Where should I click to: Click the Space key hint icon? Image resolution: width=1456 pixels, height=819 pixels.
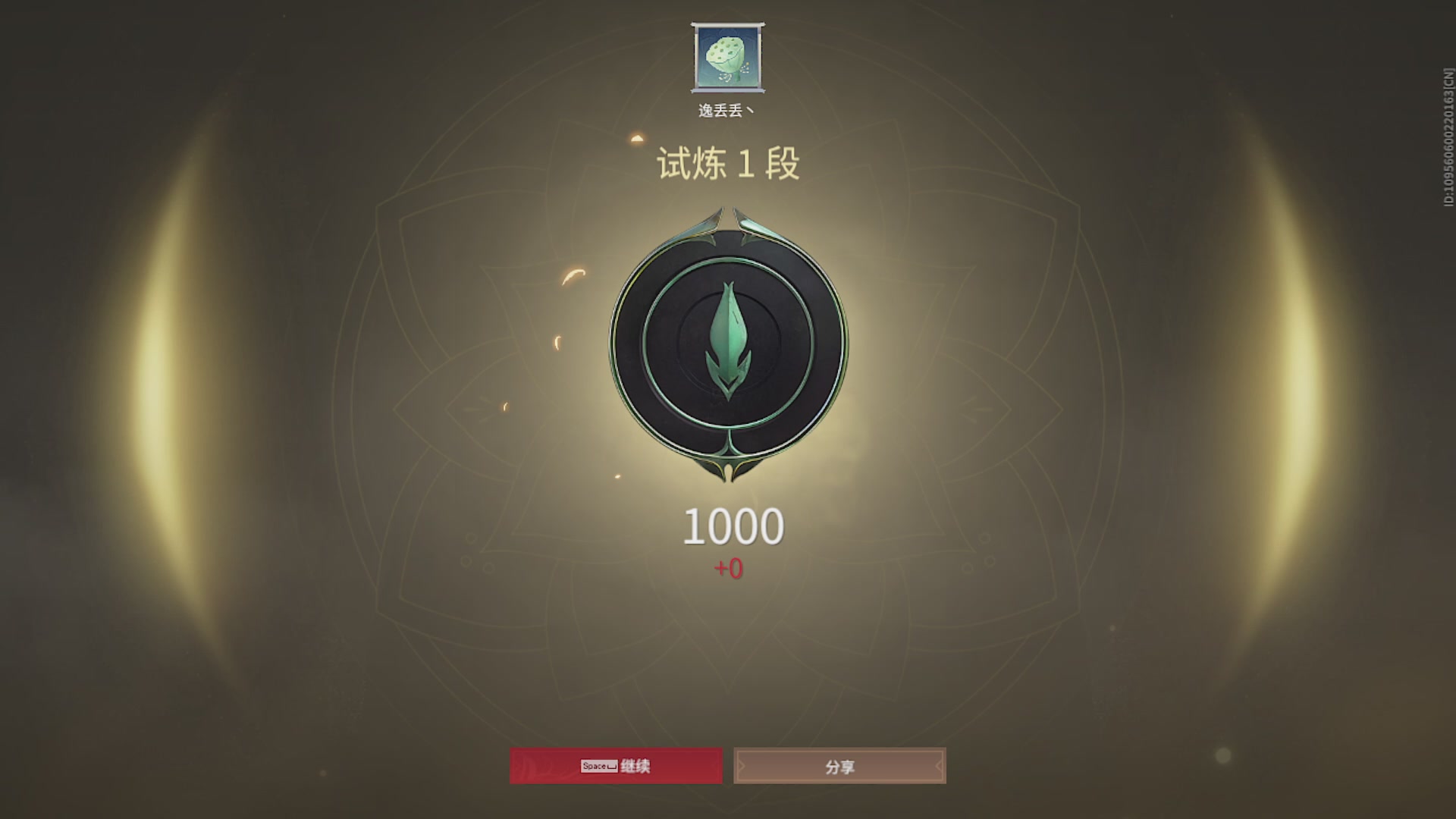599,766
